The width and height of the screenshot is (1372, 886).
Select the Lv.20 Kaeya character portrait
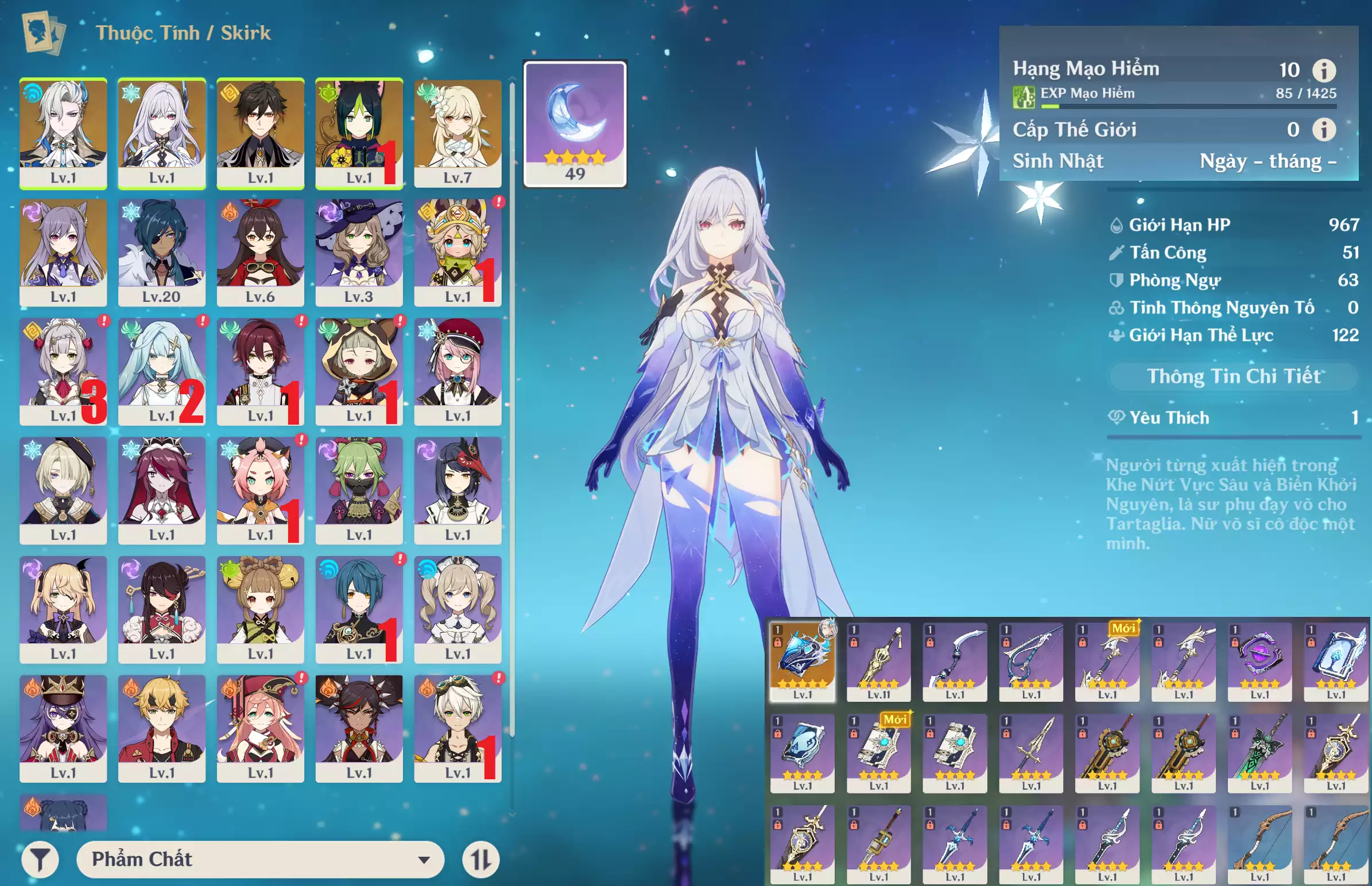[x=162, y=251]
